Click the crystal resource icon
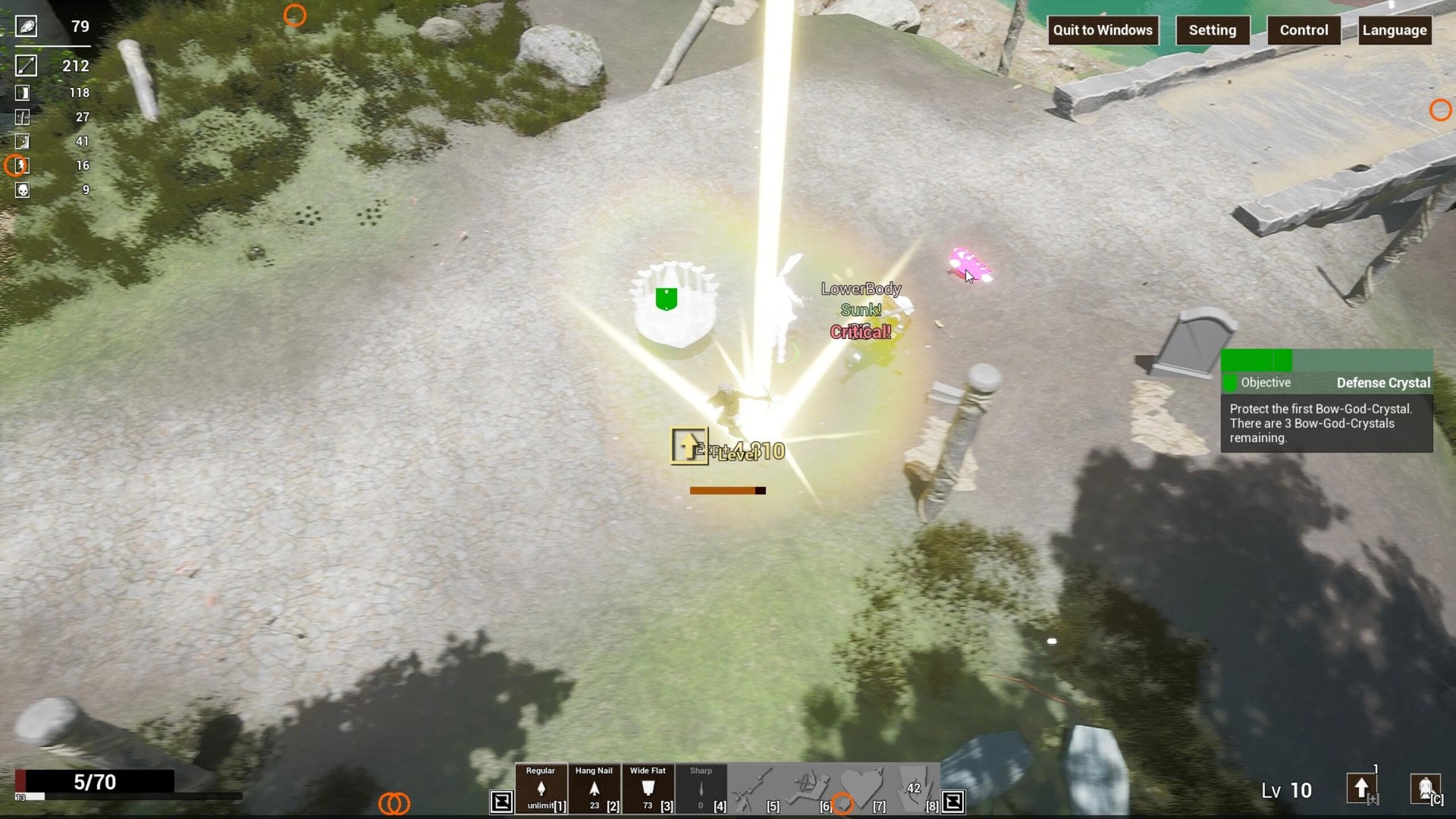 (x=26, y=27)
